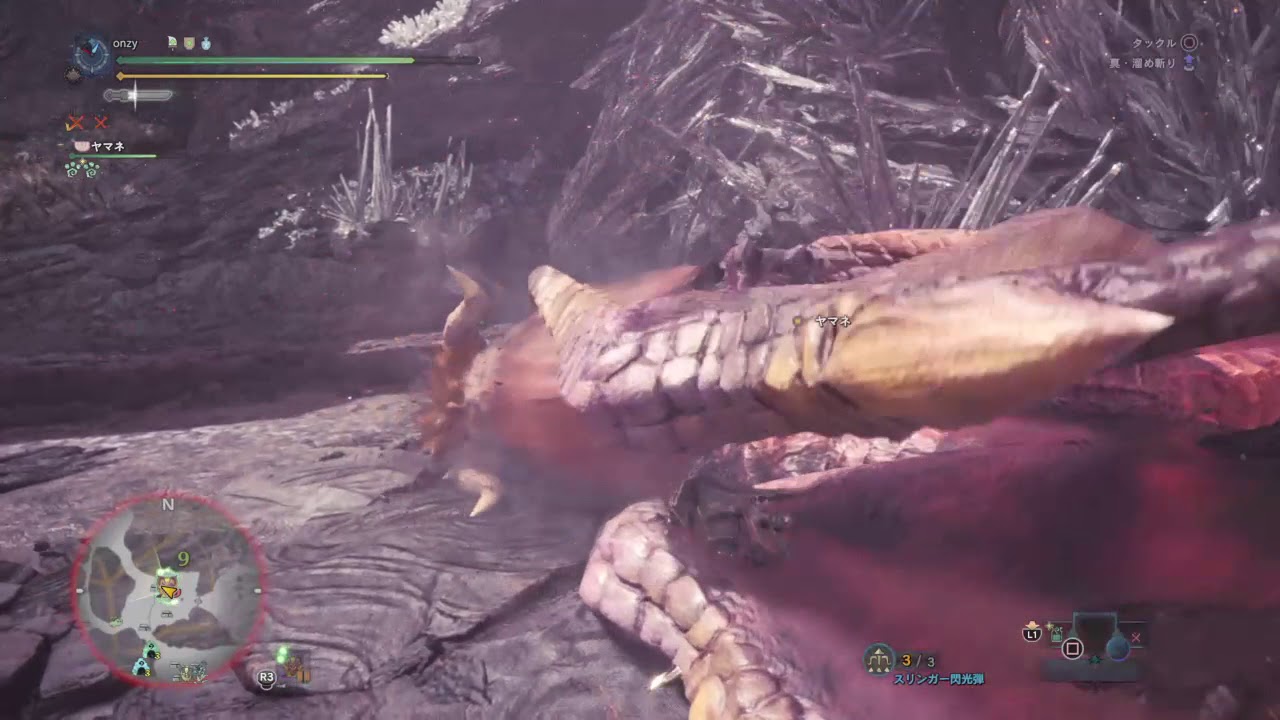Image resolution: width=1280 pixels, height=720 pixels.
Task: Click the Palico paw icon next to ヤマネ
Action: click(x=83, y=145)
